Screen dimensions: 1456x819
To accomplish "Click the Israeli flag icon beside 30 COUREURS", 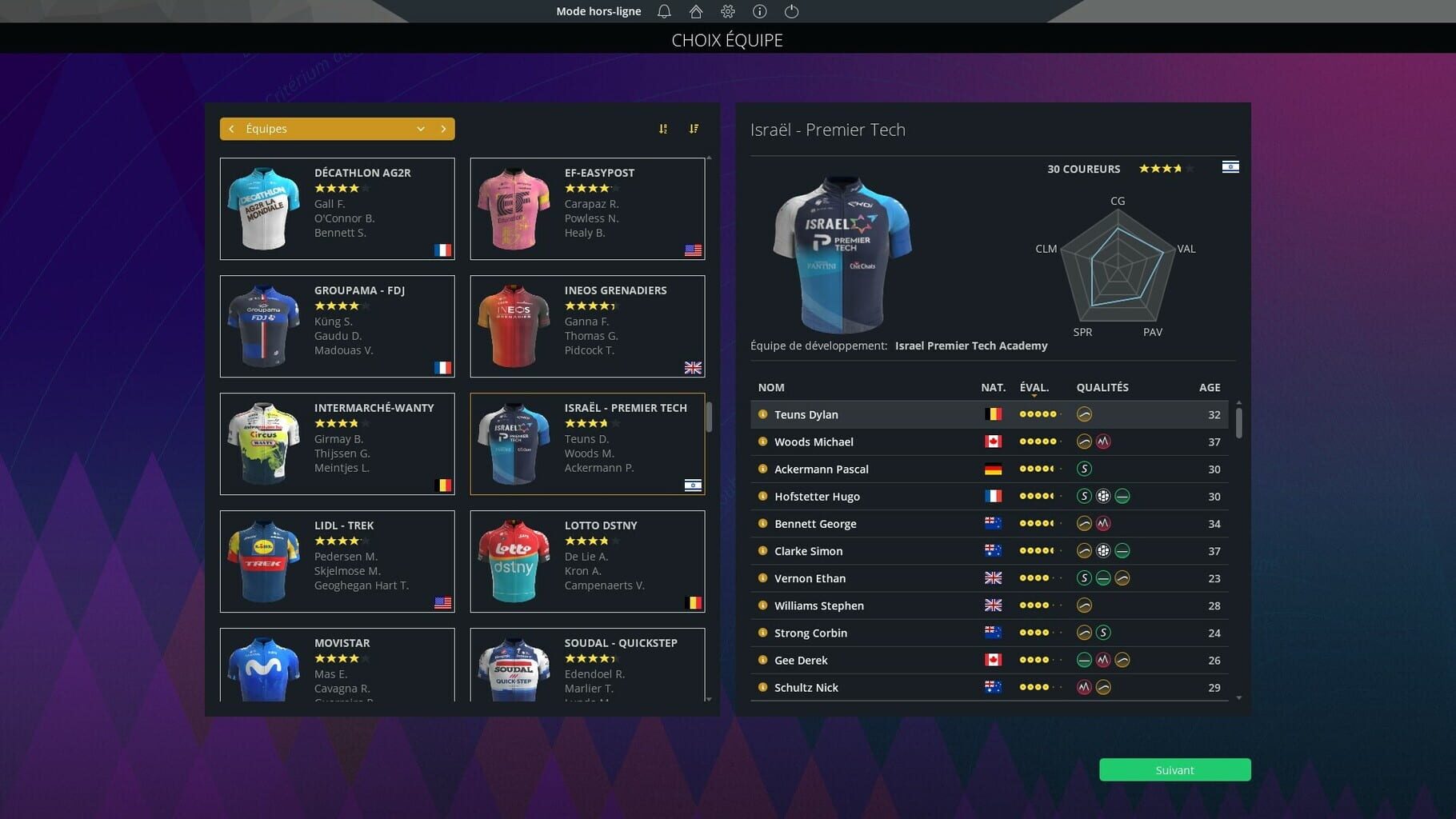I will [1230, 166].
